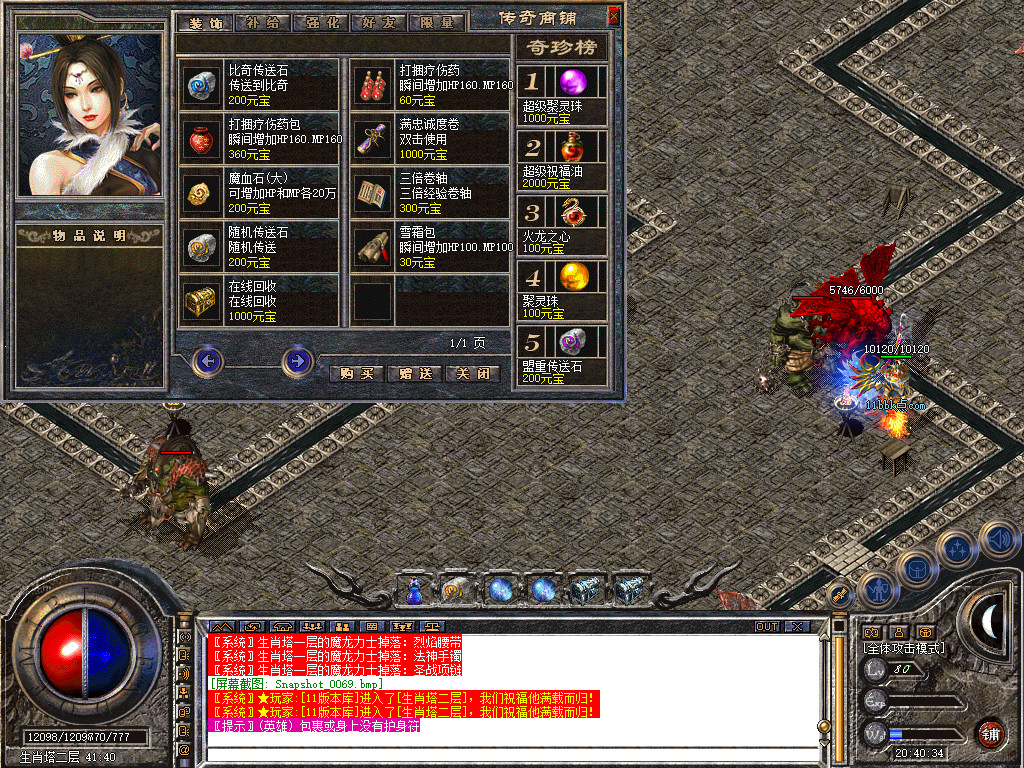Image resolution: width=1024 pixels, height=768 pixels.
Task: Pick the 雪霜包 item
Action: click(x=430, y=247)
